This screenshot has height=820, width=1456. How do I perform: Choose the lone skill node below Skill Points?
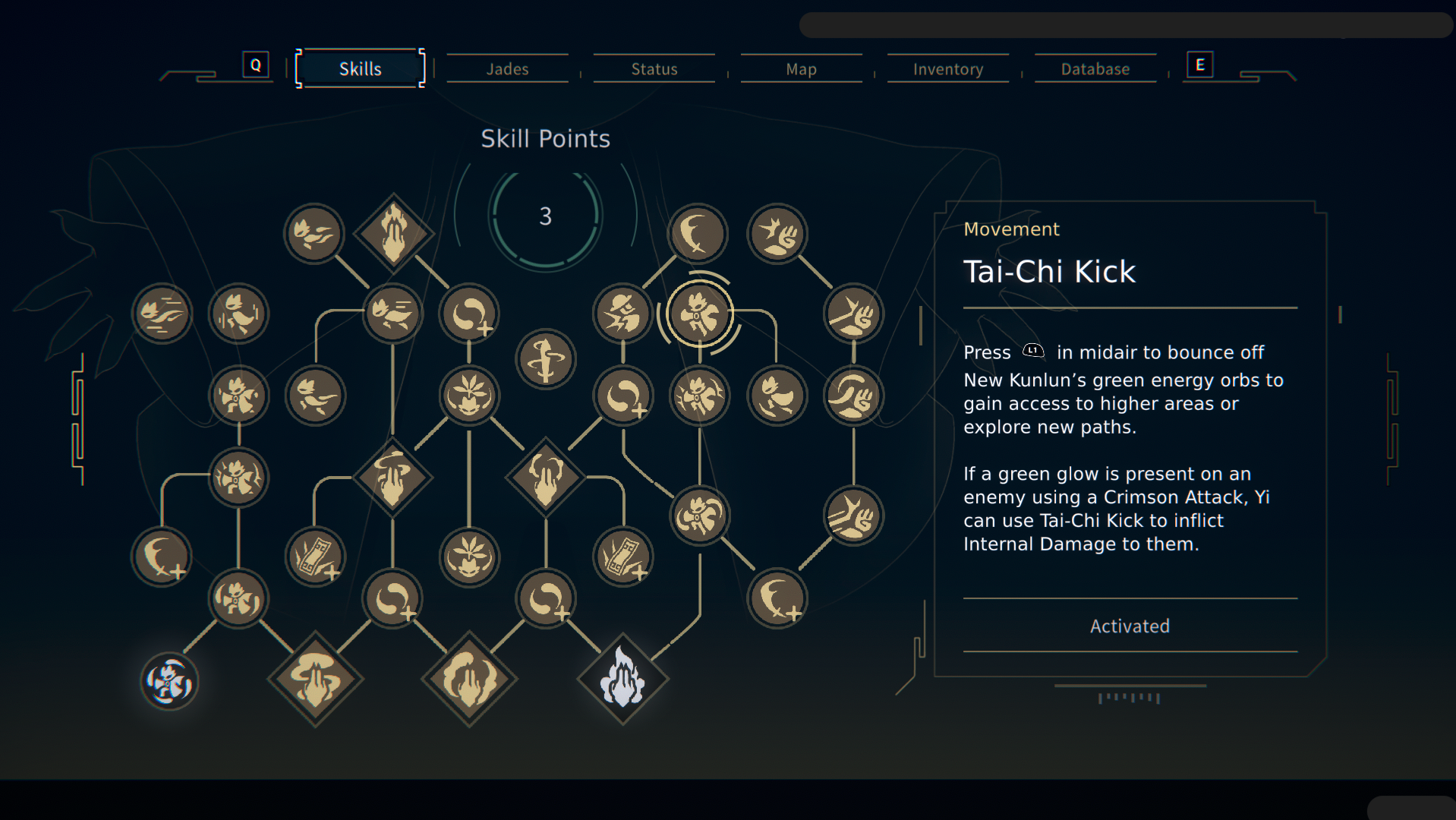(x=545, y=359)
